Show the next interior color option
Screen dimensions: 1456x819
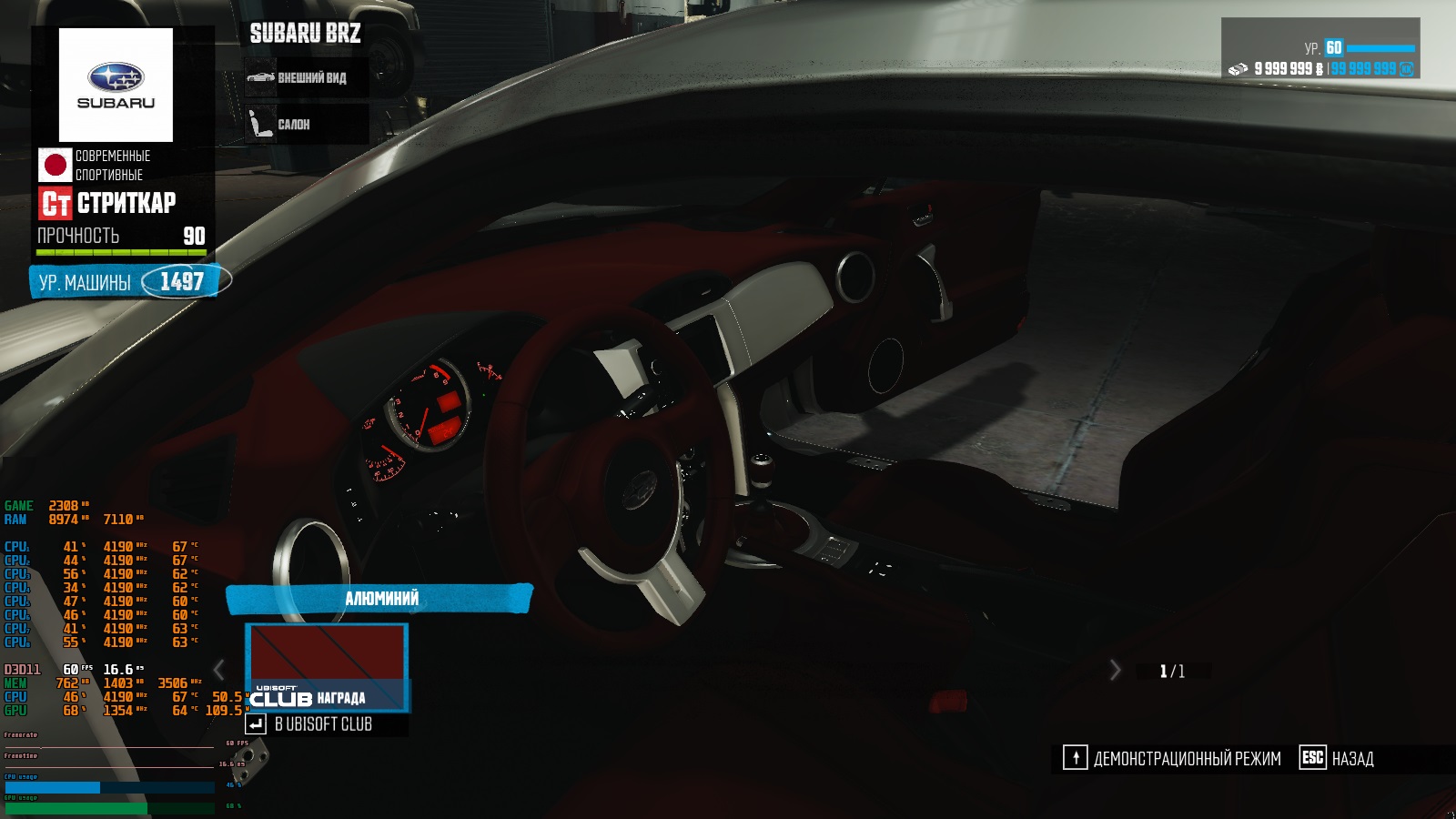click(x=1115, y=671)
